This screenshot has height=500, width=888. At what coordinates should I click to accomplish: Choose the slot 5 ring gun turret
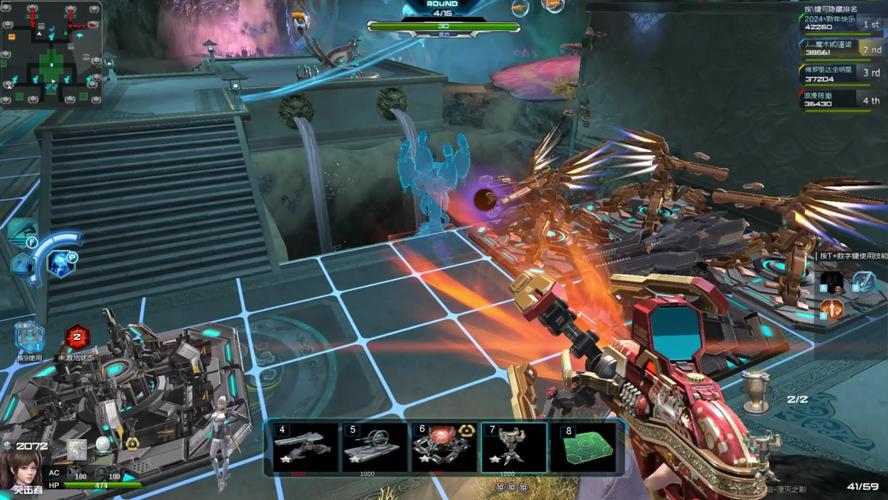point(375,447)
